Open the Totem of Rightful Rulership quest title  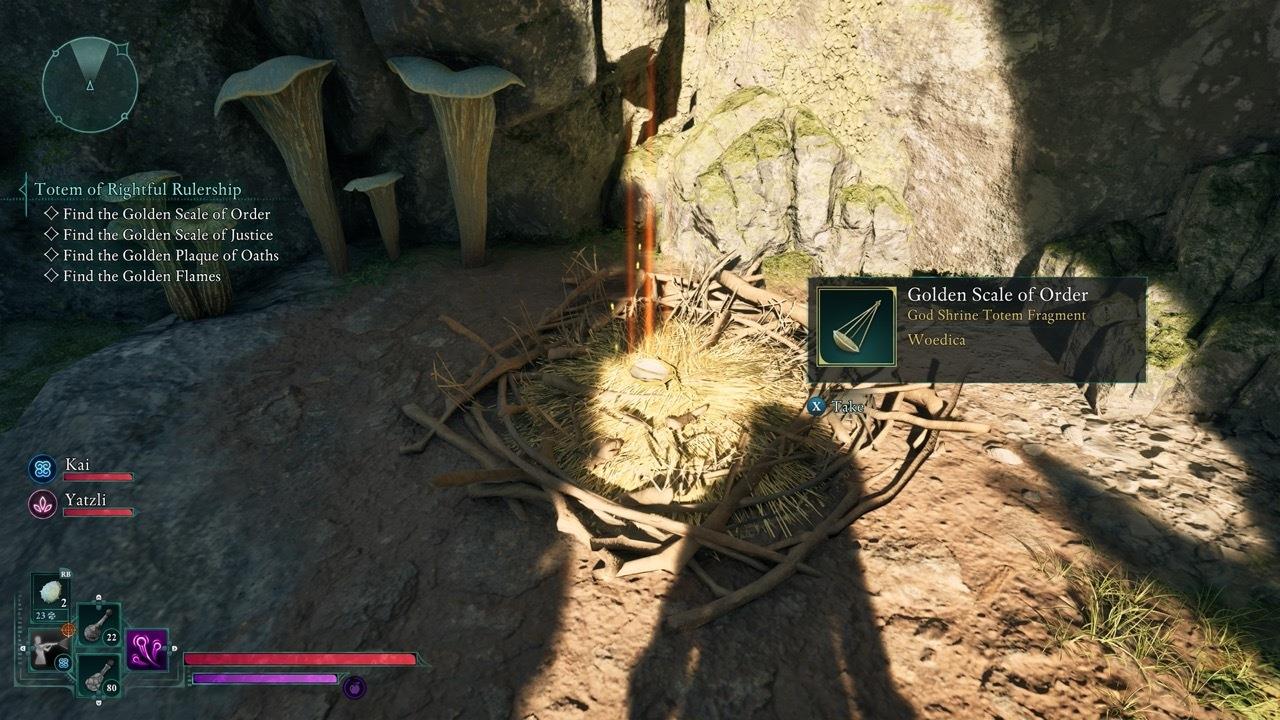137,189
